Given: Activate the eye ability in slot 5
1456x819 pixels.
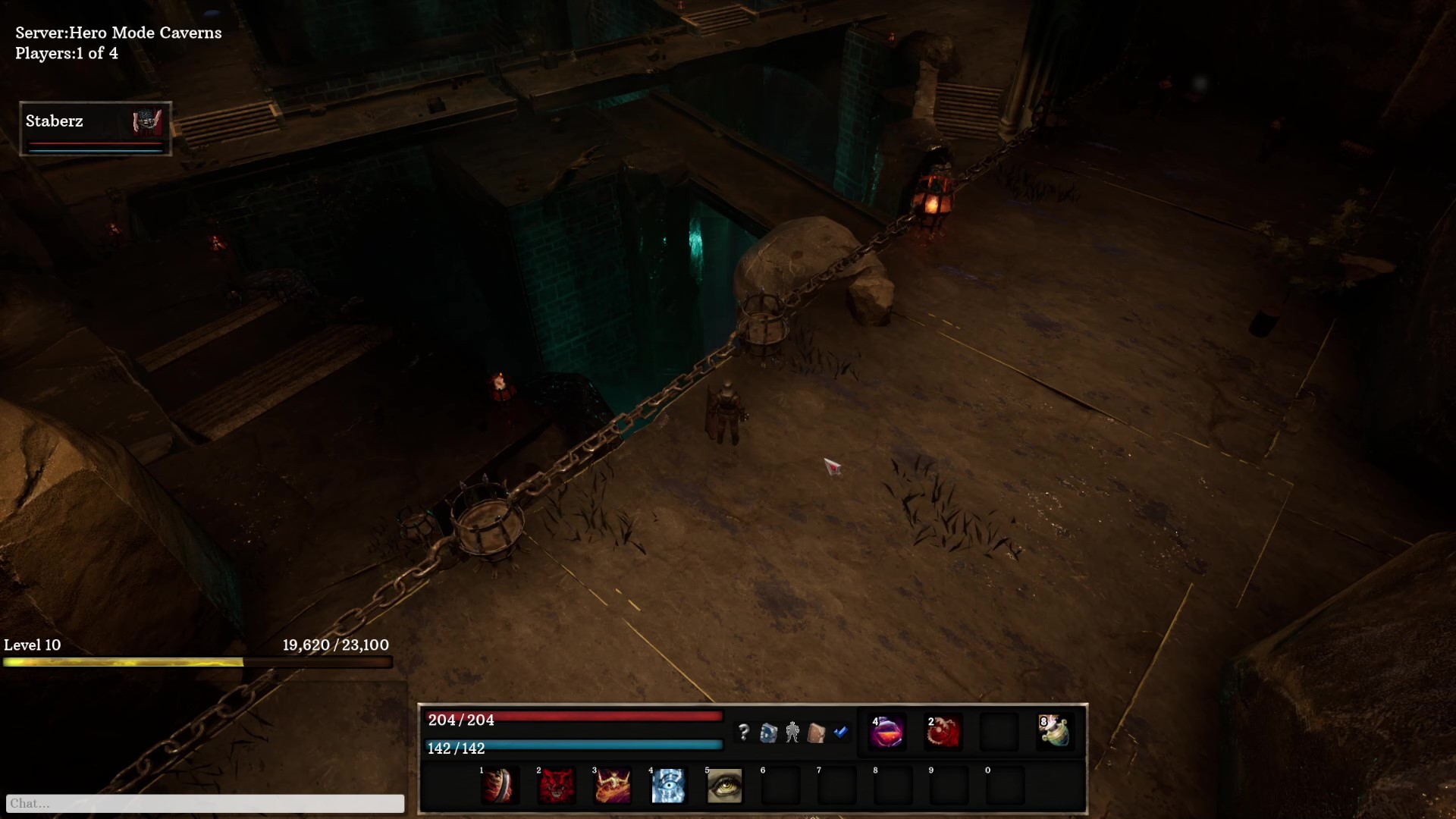Looking at the screenshot, I should (x=724, y=786).
